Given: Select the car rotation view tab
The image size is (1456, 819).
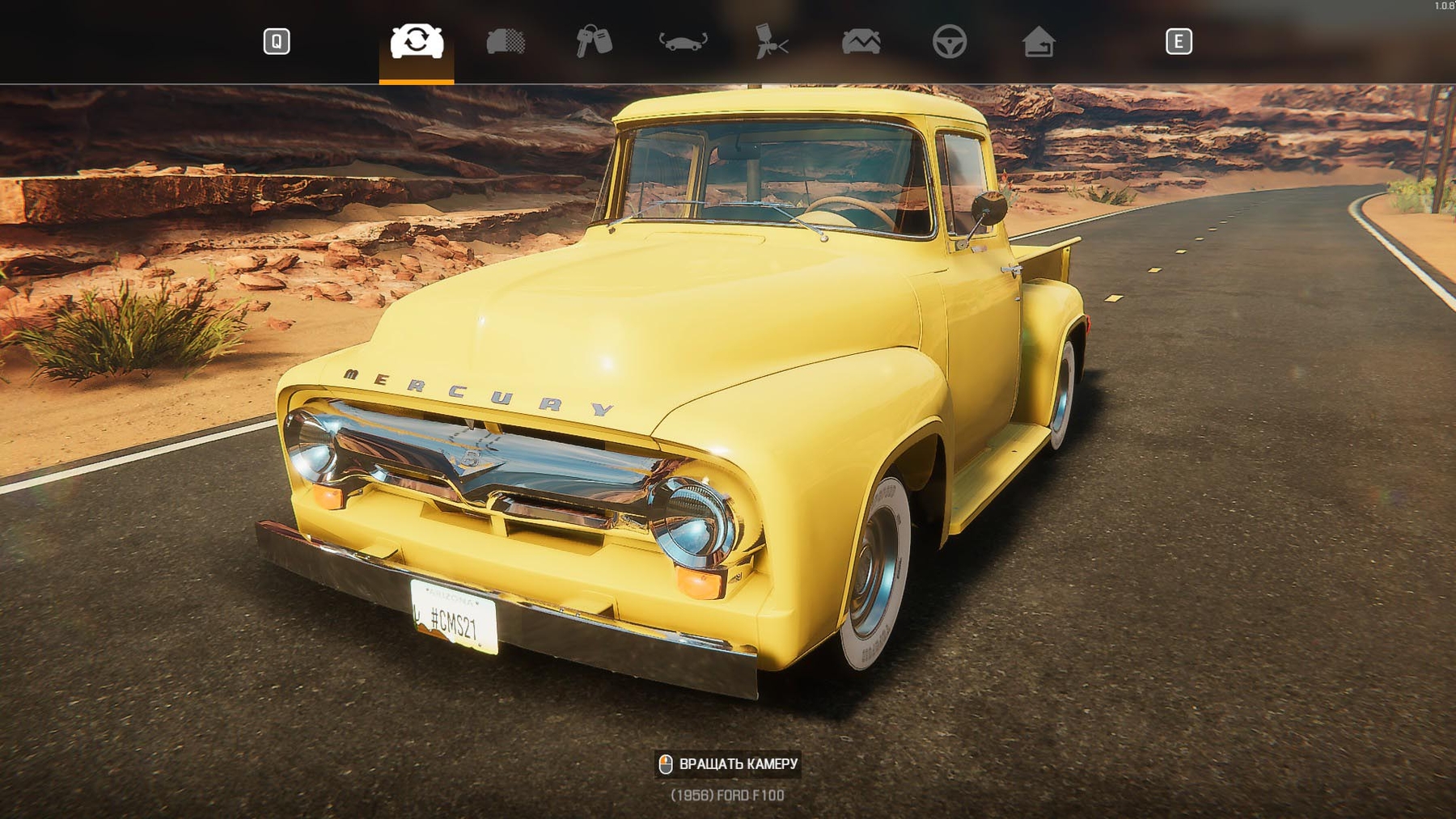Looking at the screenshot, I should 417,41.
